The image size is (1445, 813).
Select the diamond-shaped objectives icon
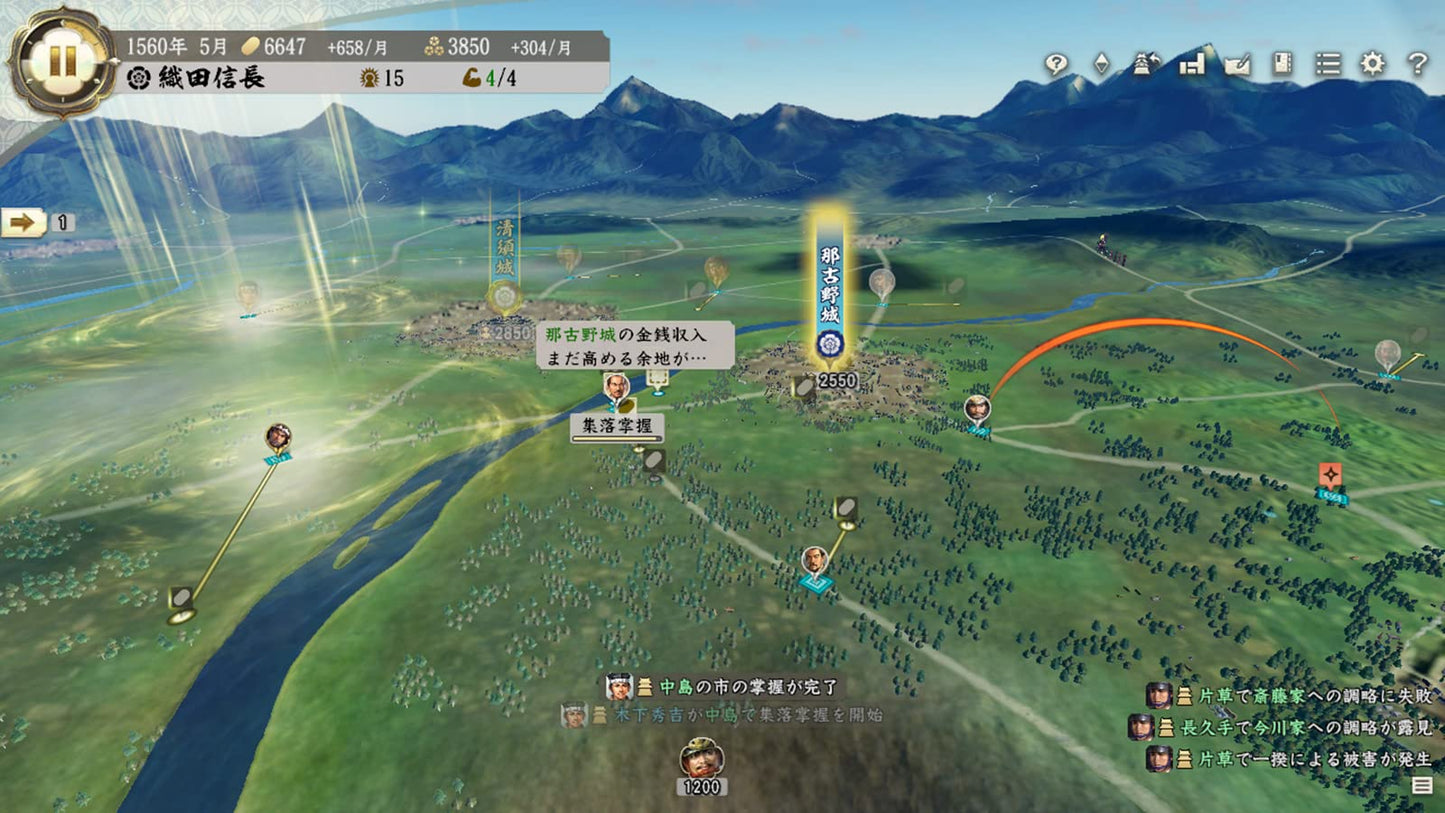coord(1100,63)
